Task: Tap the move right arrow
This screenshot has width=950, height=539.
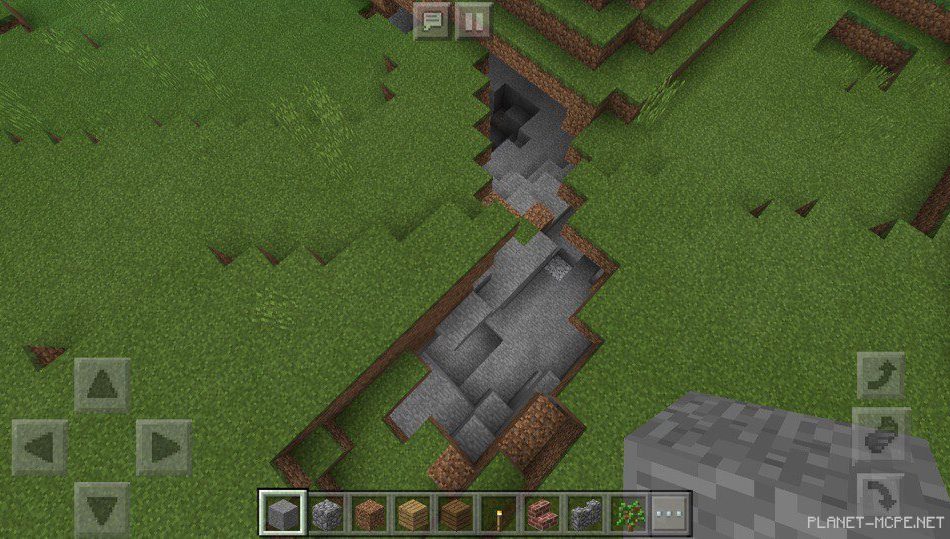Action: (x=163, y=447)
